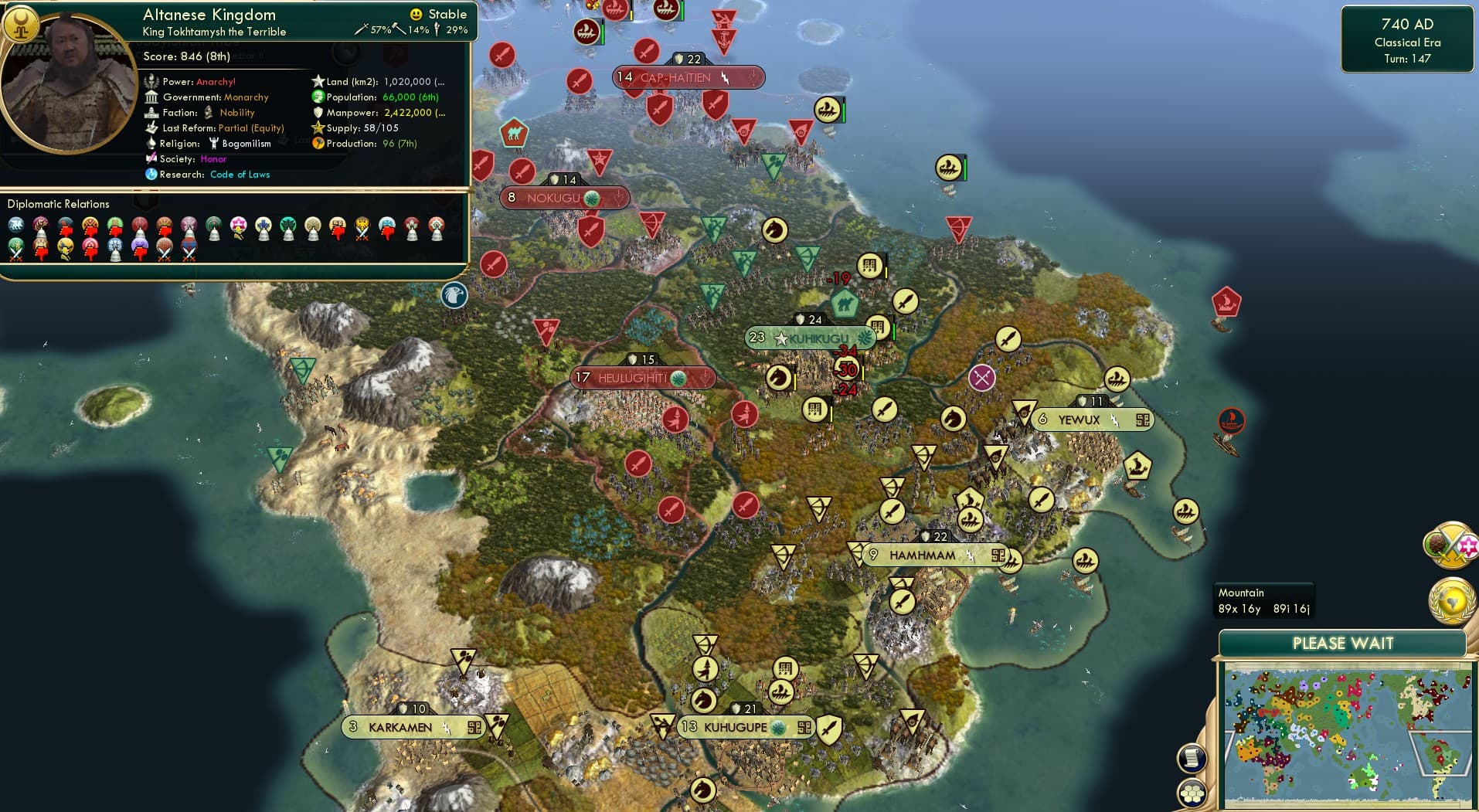Click the green Population globe icon
This screenshot has height=812, width=1479.
[x=317, y=98]
